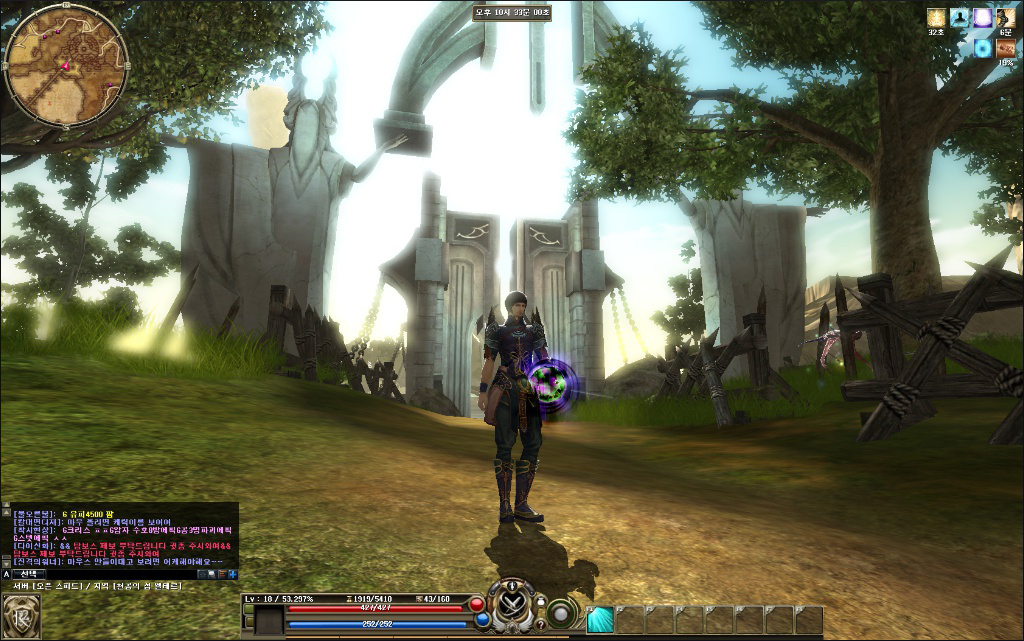Click the red health potion orb
This screenshot has width=1024, height=641.
477,604
